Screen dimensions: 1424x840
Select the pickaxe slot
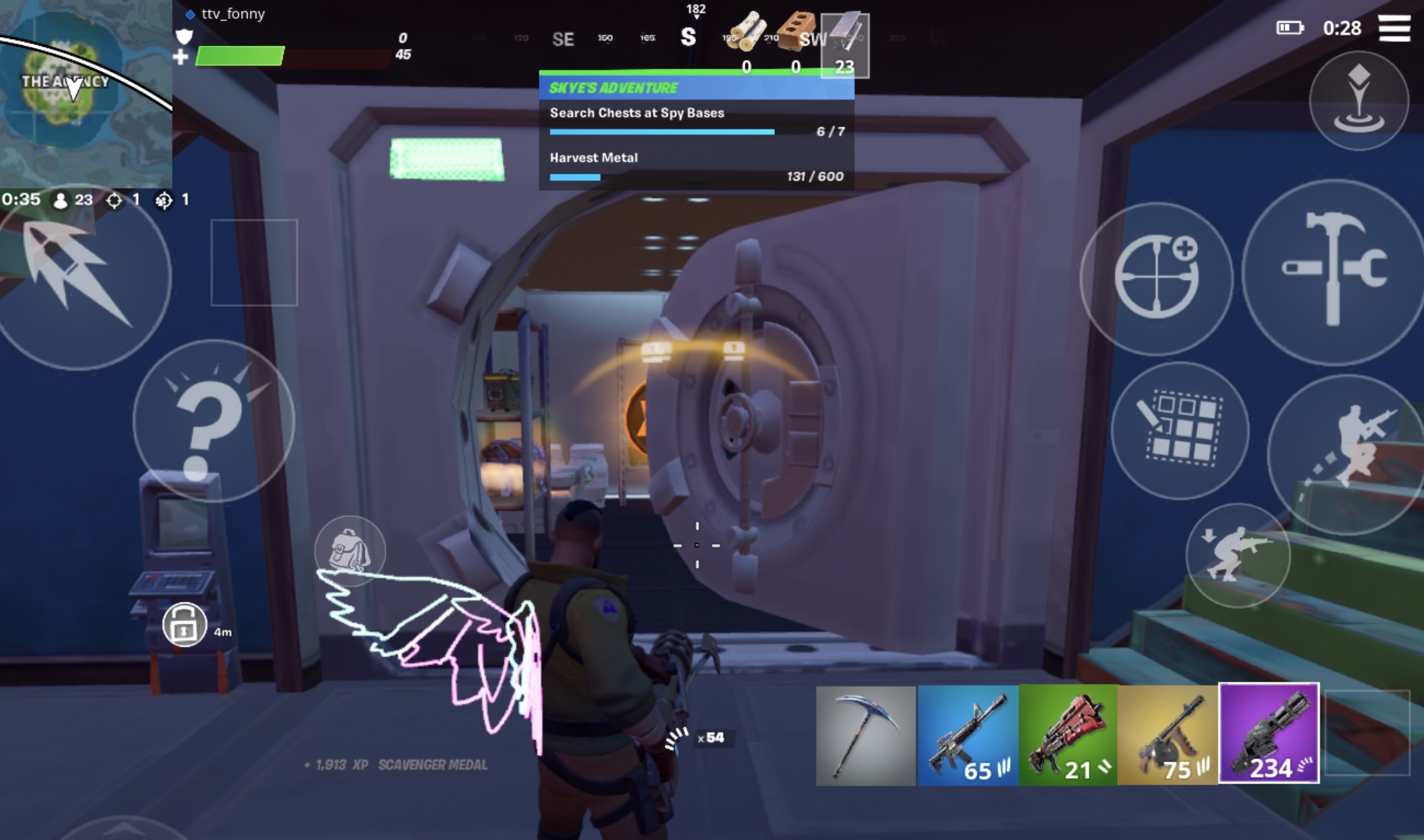pyautogui.click(x=866, y=735)
